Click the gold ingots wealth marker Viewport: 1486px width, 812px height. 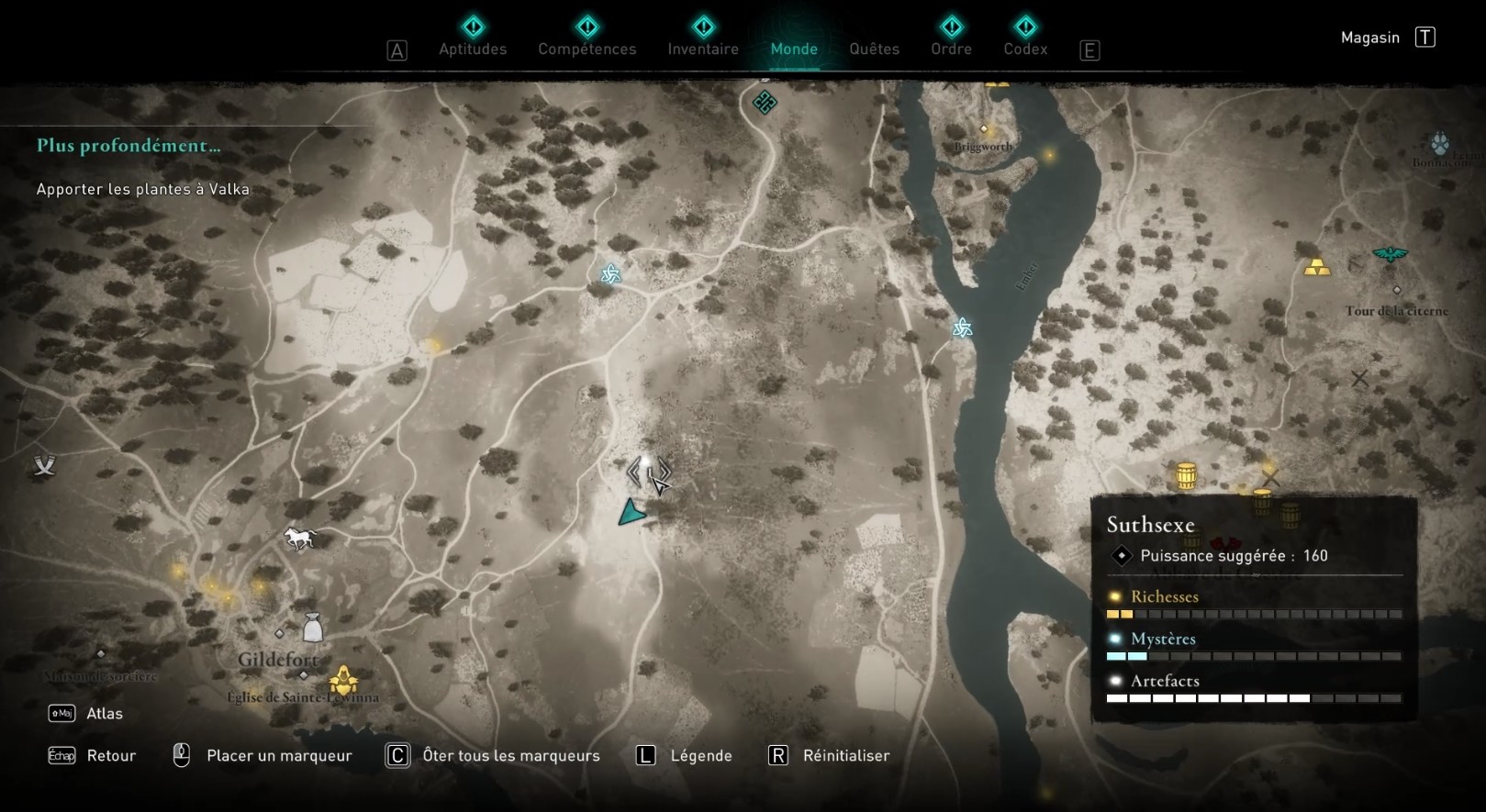1317,267
